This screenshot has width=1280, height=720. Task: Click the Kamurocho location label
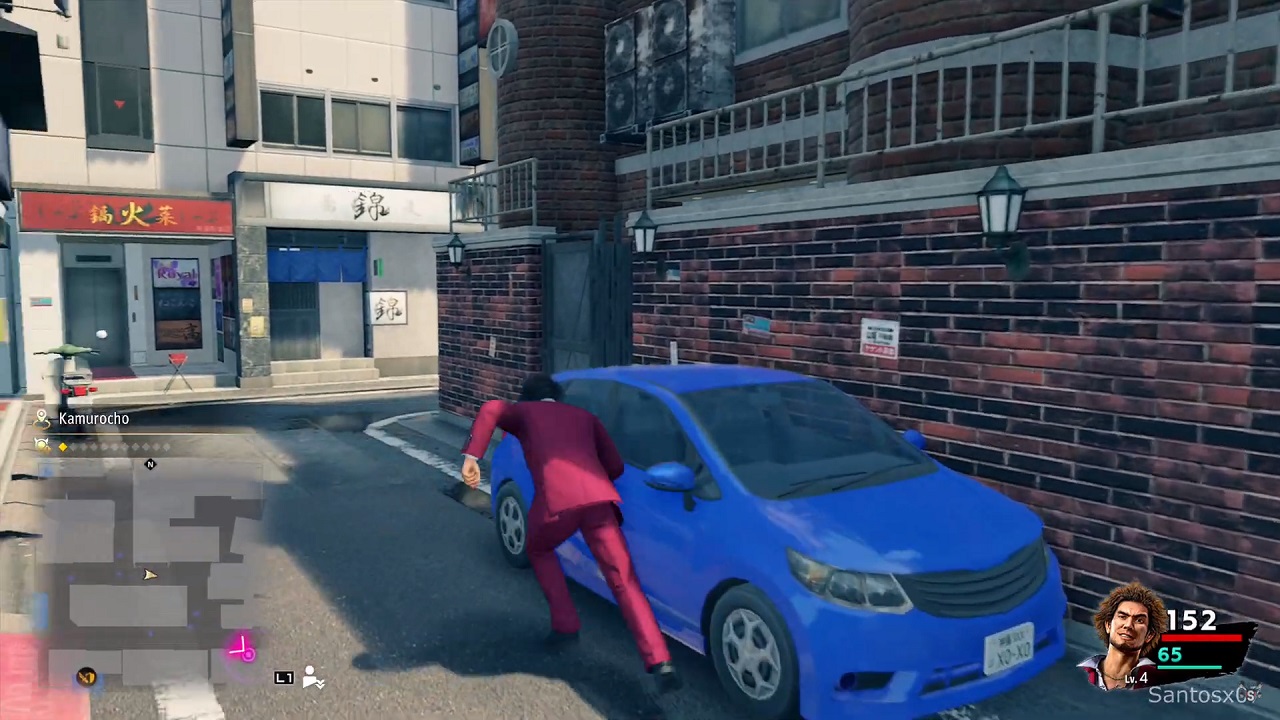pos(94,419)
